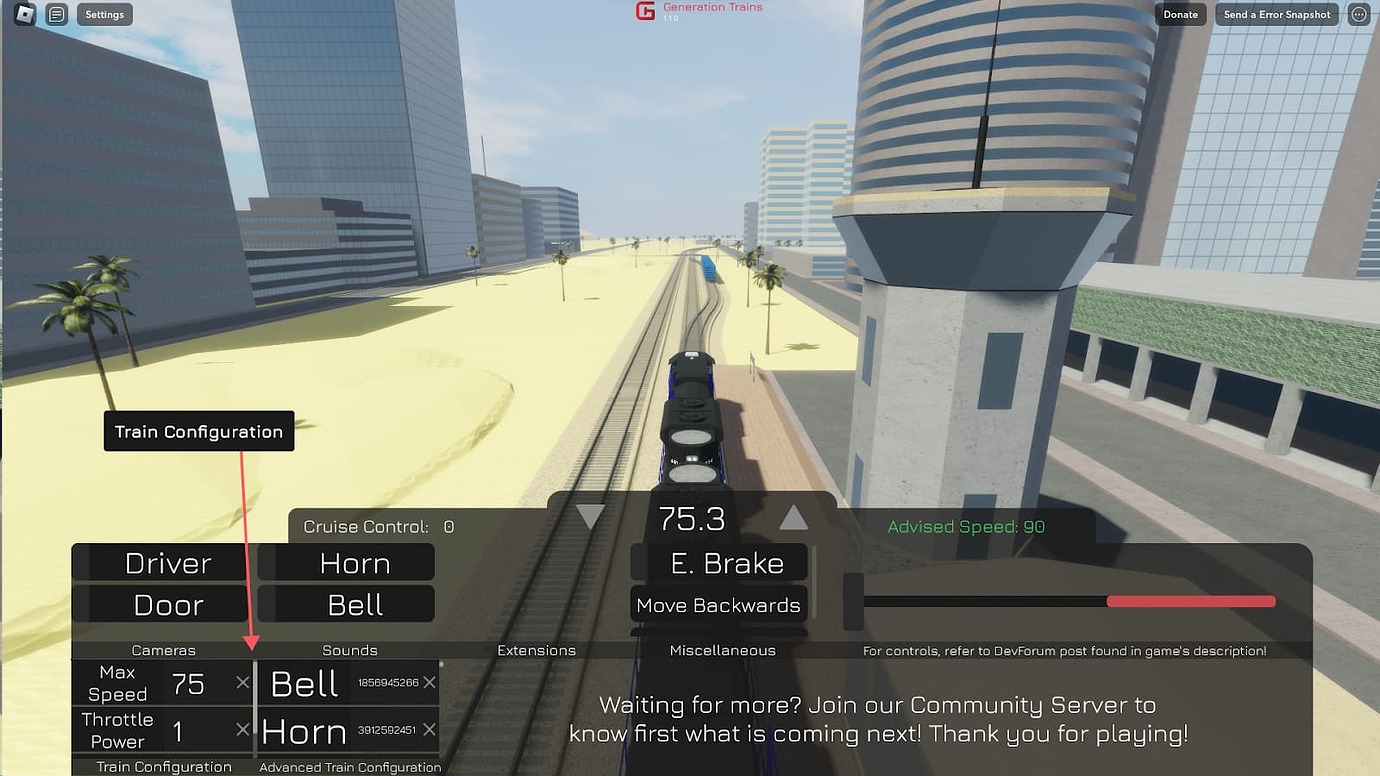This screenshot has height=776, width=1380.
Task: Open the Extensions section
Action: pos(536,649)
